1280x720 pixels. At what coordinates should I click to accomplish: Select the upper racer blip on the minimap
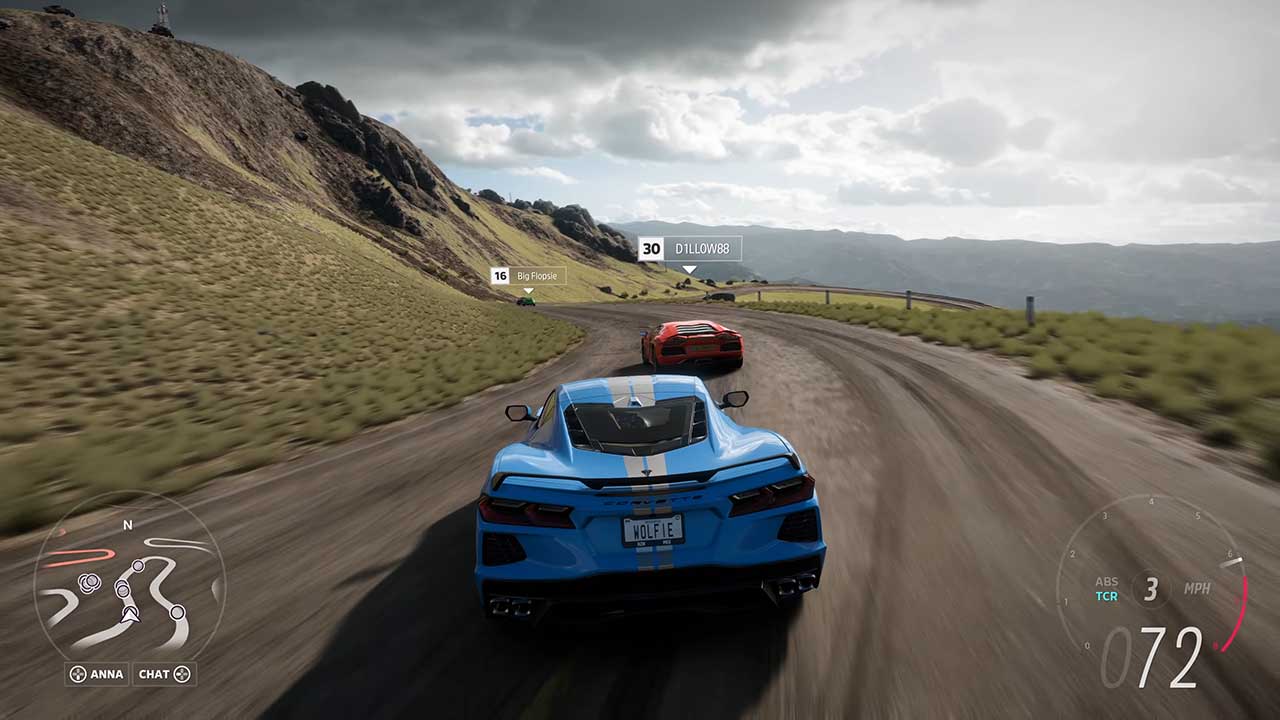138,566
